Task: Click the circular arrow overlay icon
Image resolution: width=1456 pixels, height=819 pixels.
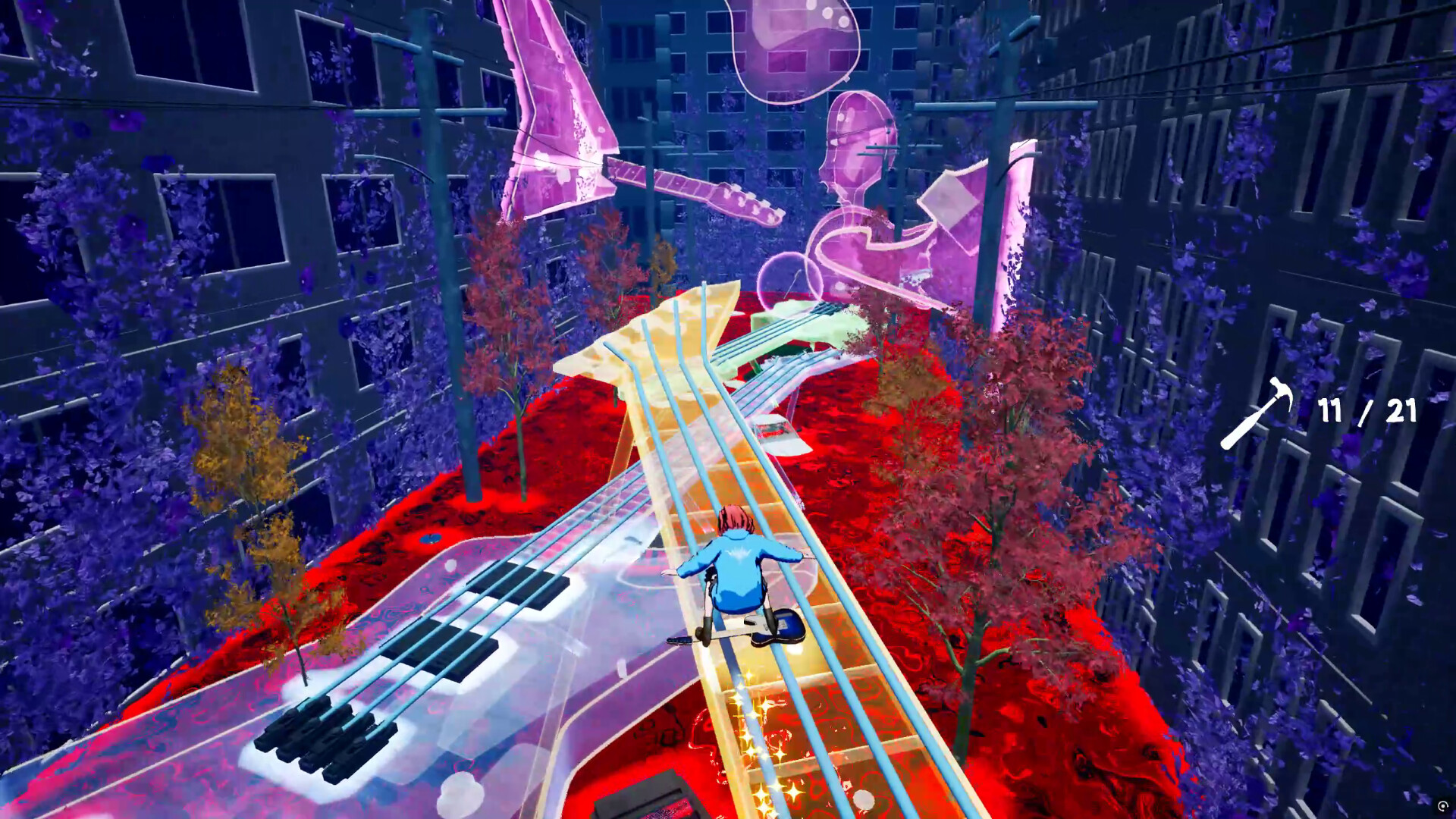Action: (1442, 806)
